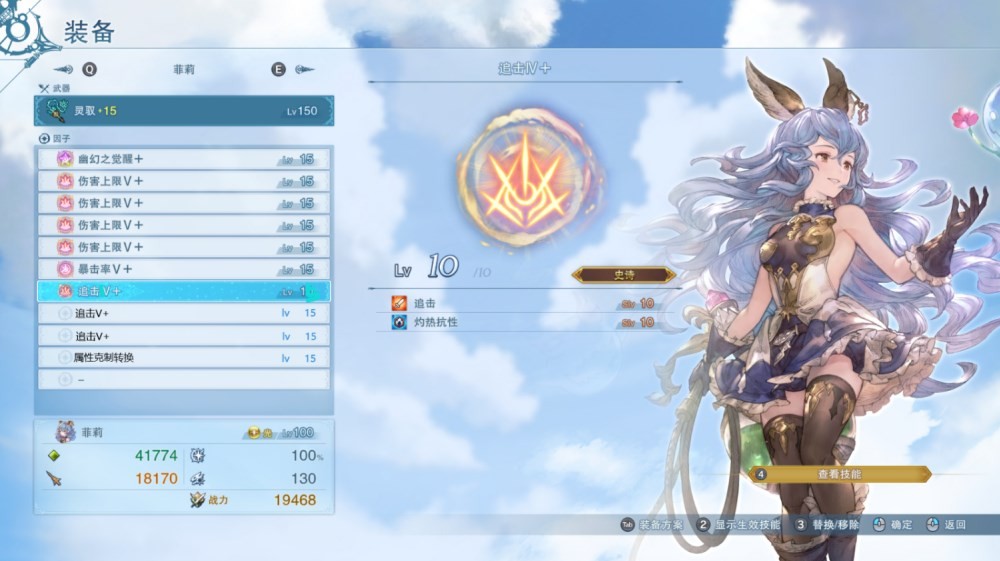Open 装备方案 equipment loadouts
The image size is (1000, 561).
(654, 524)
